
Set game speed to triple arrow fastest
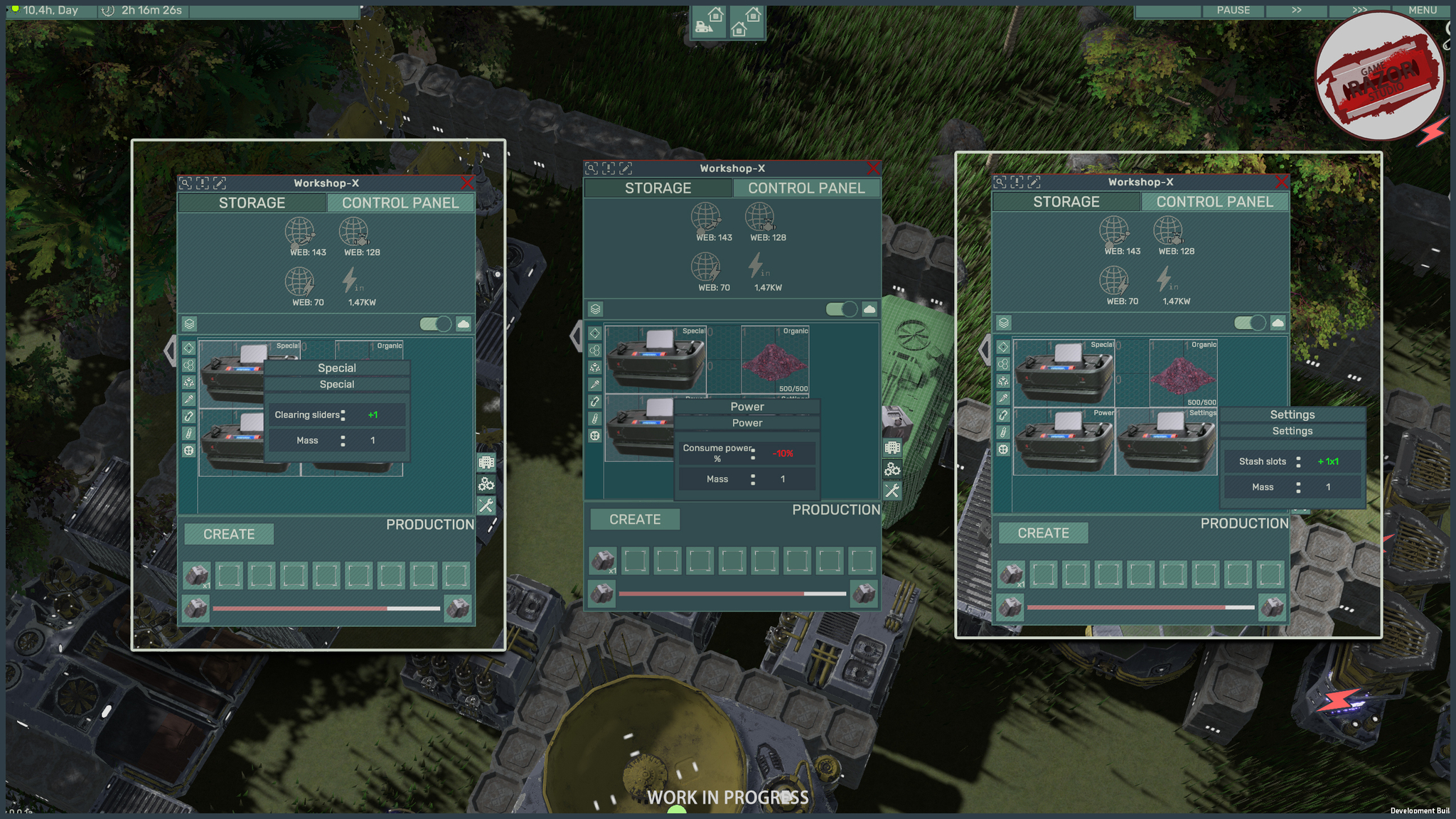pos(1359,10)
